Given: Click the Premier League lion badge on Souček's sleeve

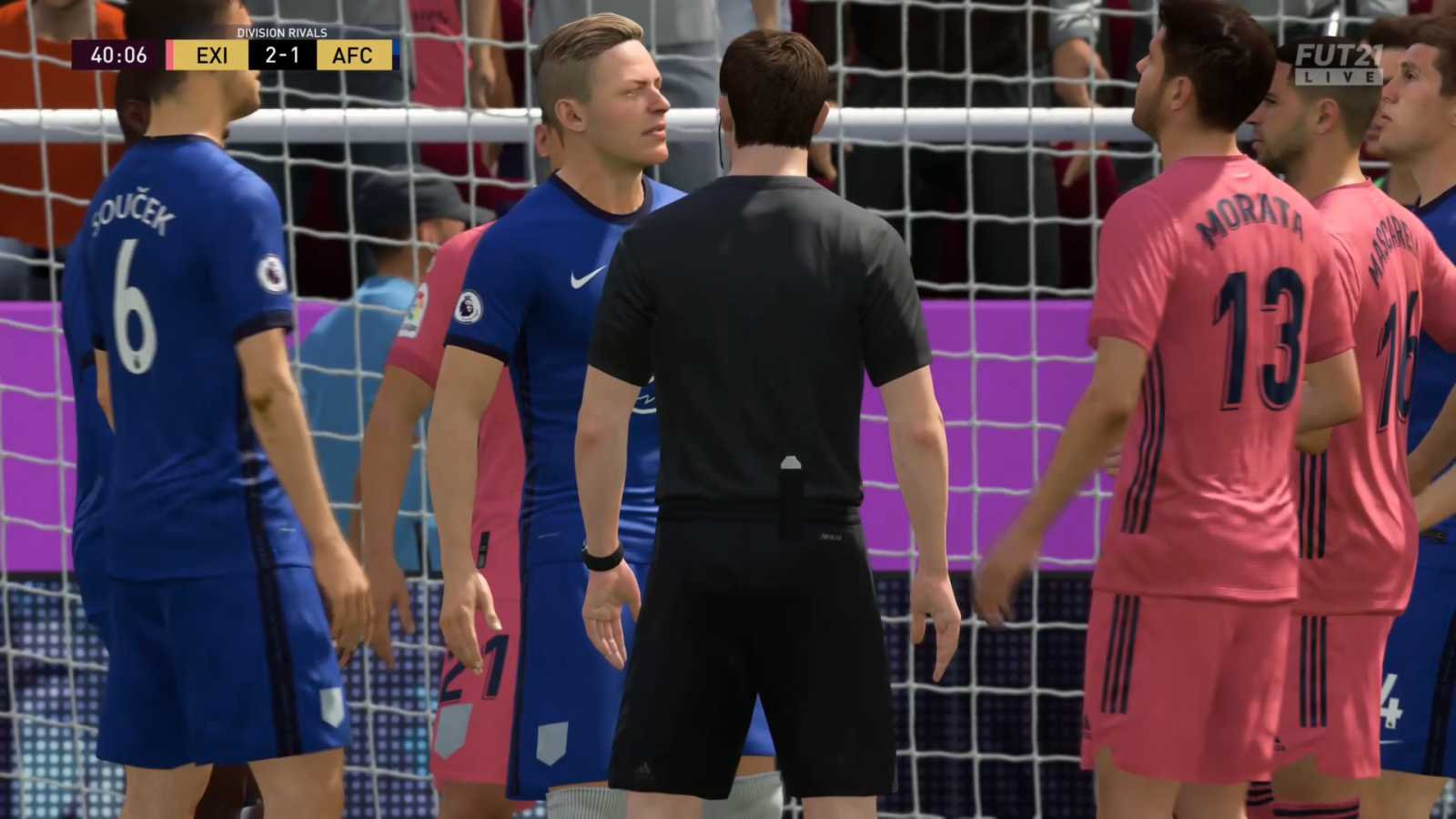Looking at the screenshot, I should click(x=272, y=273).
